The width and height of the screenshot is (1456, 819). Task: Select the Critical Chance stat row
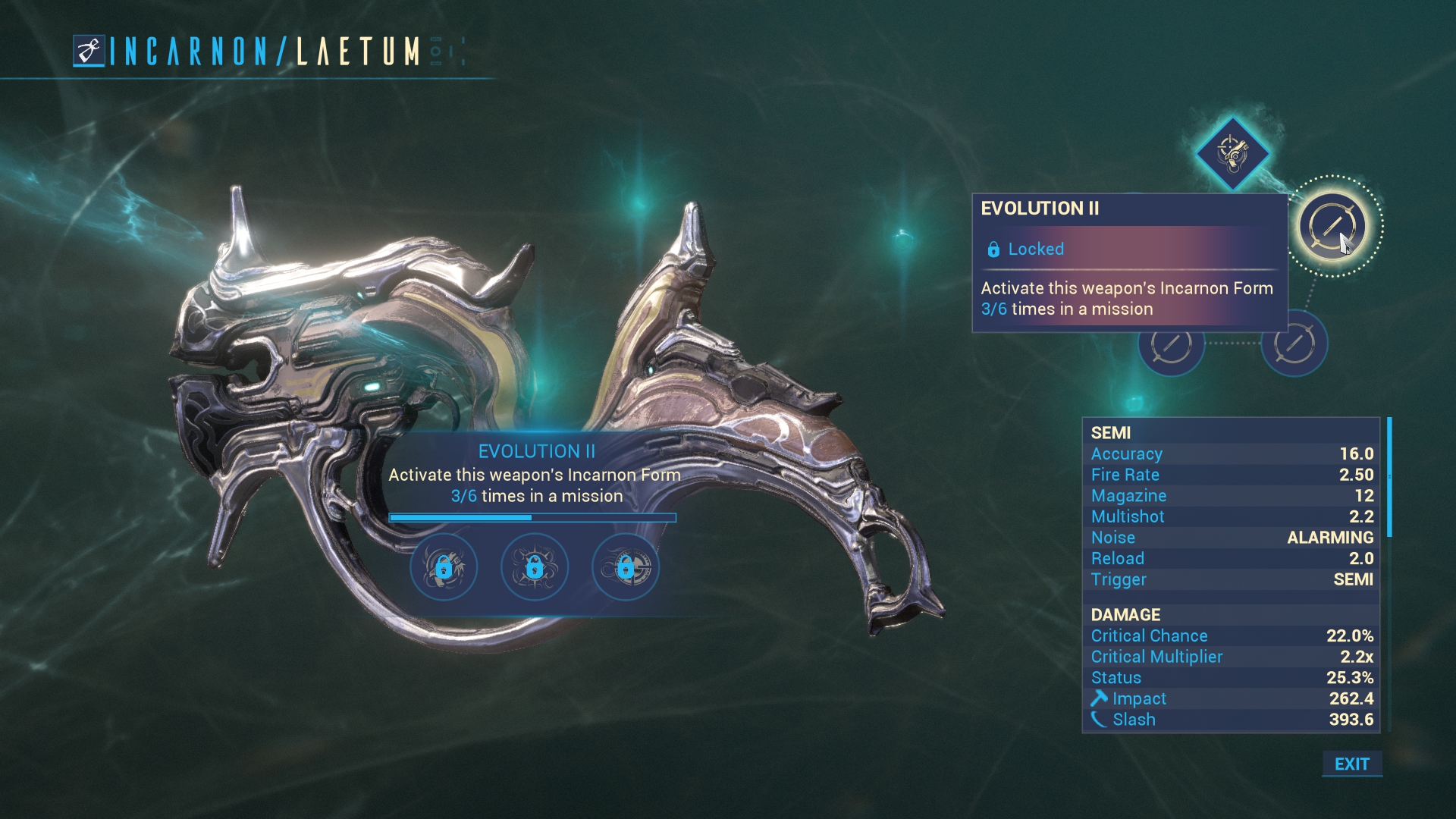(1150, 635)
